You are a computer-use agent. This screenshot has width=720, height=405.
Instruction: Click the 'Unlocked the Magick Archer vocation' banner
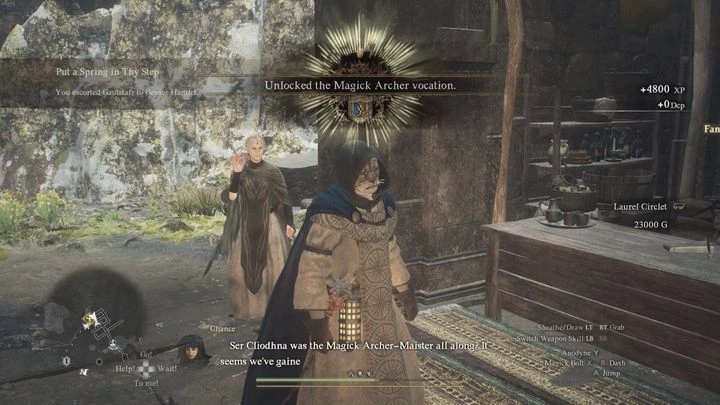[x=360, y=86]
